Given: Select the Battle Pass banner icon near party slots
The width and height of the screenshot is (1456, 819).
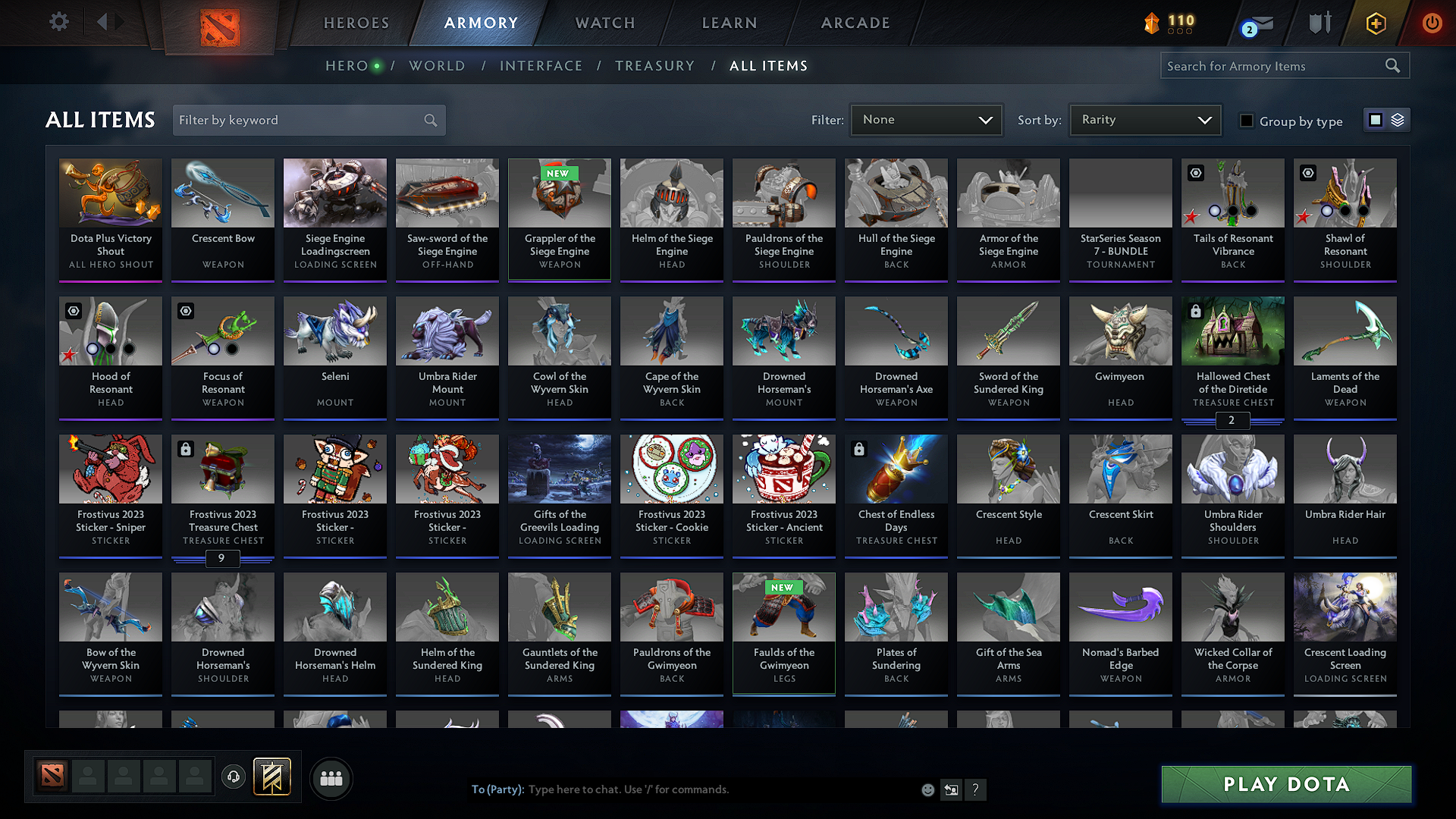Looking at the screenshot, I should [x=271, y=776].
